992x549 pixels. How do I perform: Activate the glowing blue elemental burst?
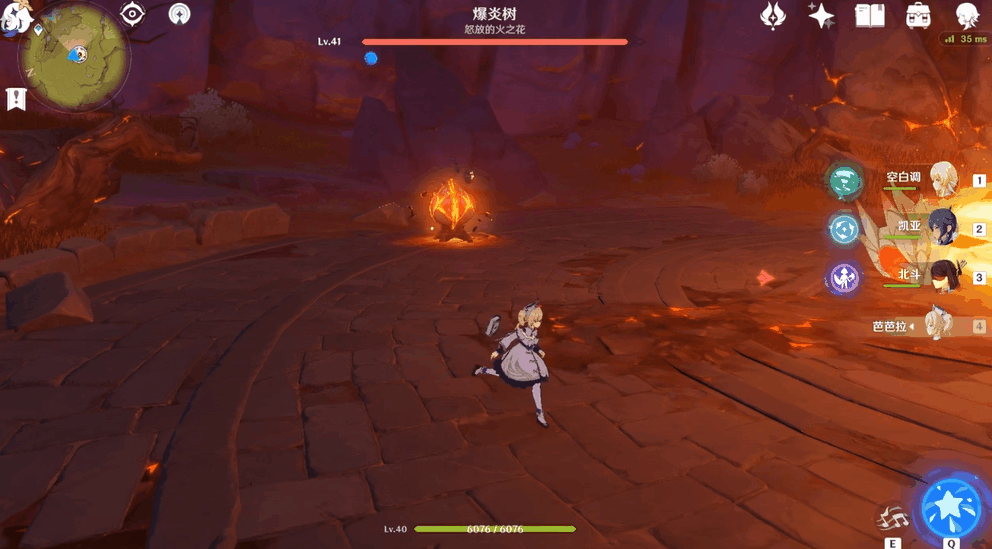[950, 505]
